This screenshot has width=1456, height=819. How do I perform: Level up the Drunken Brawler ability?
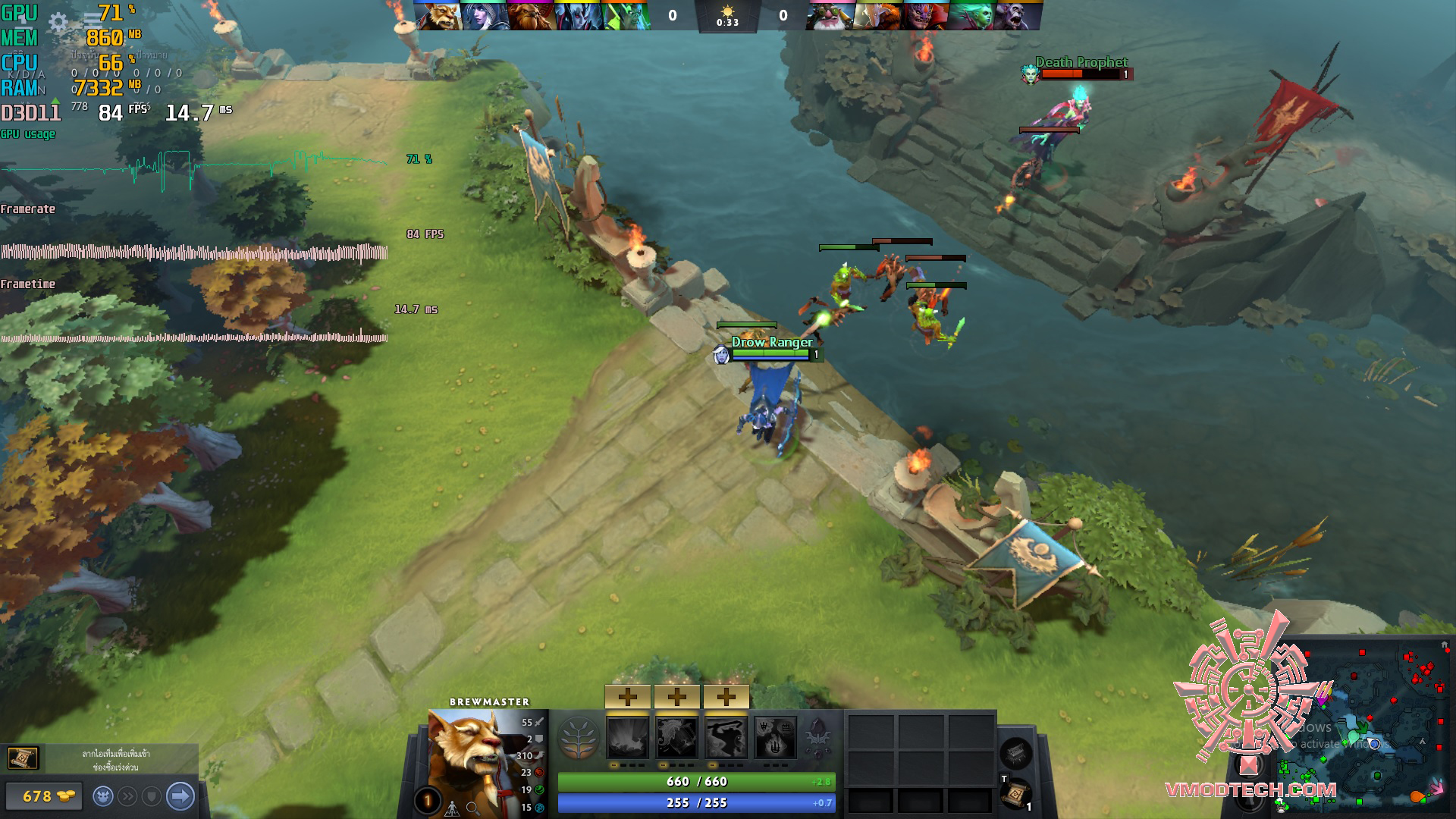tap(726, 696)
